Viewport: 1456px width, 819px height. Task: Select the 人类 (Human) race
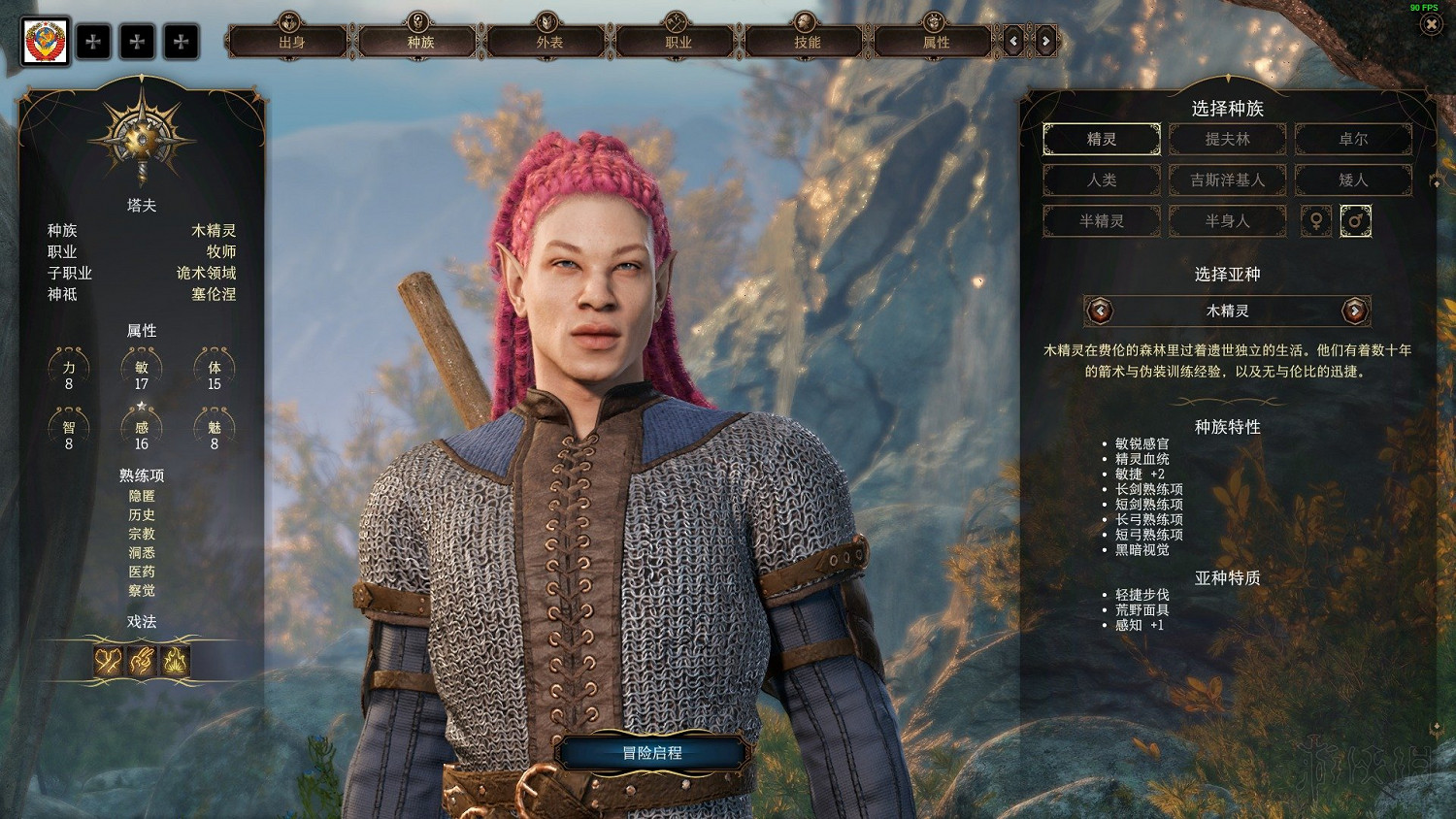1102,180
